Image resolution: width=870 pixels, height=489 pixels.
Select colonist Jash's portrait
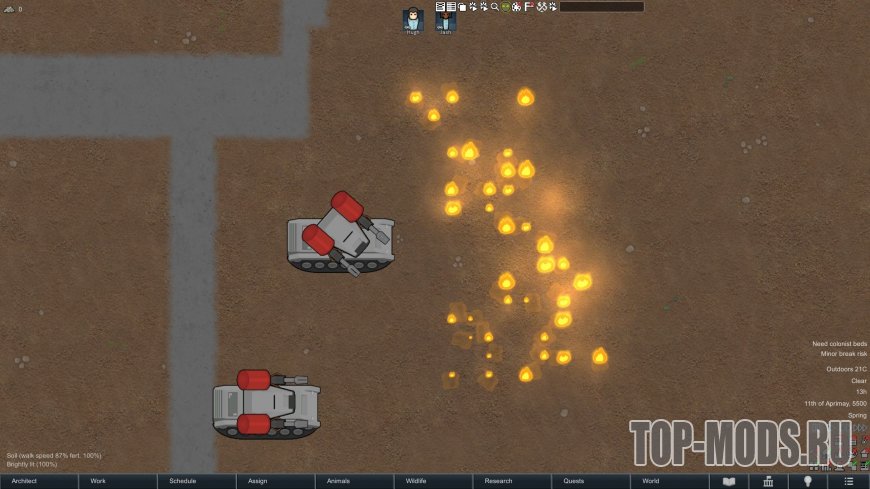(x=445, y=20)
